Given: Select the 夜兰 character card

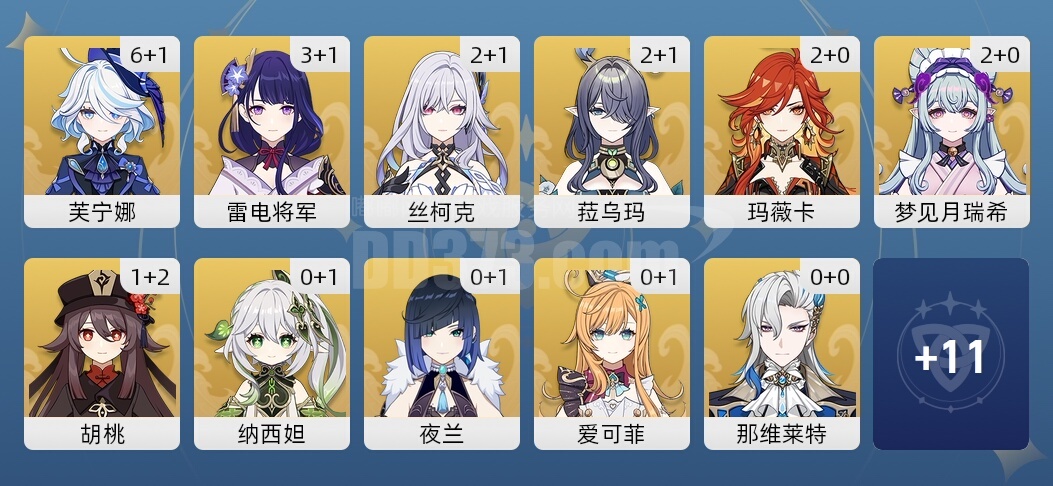Looking at the screenshot, I should click(442, 353).
